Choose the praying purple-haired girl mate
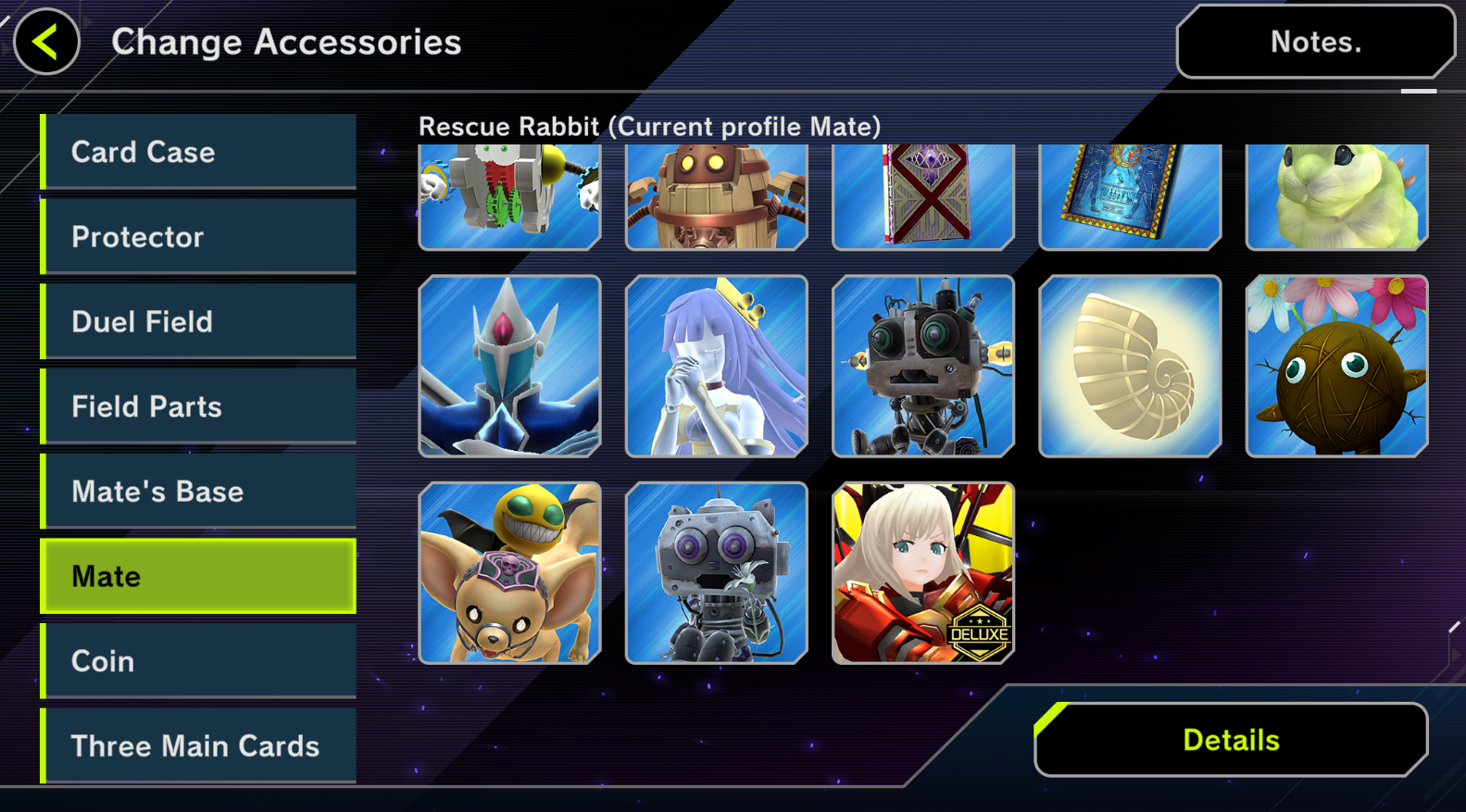Screen dimensions: 1466x812 coord(716,366)
